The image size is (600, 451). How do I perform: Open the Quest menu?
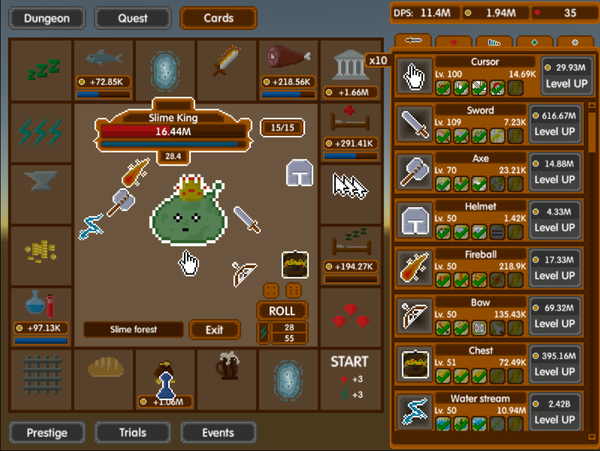[x=132, y=17]
